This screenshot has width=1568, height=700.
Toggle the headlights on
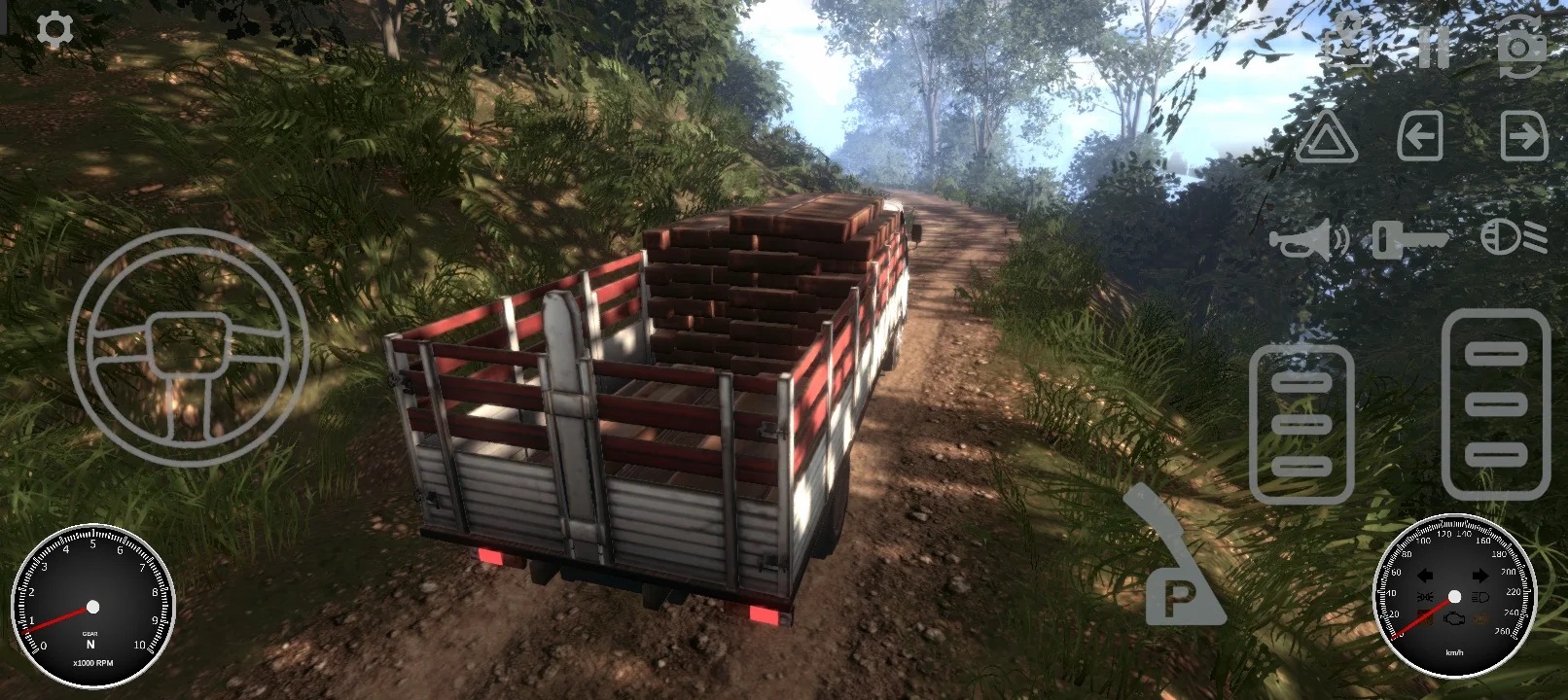tap(1503, 235)
